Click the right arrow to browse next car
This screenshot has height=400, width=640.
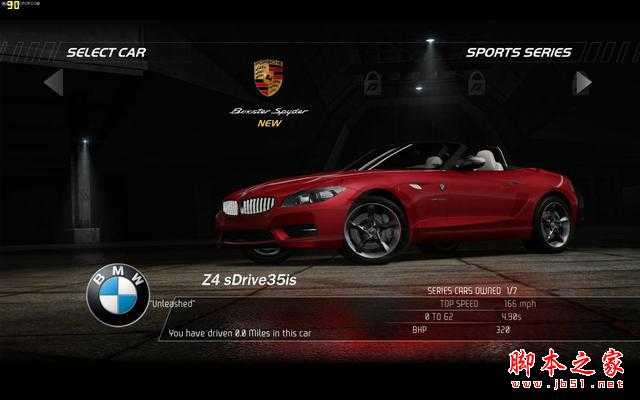pyautogui.click(x=582, y=82)
